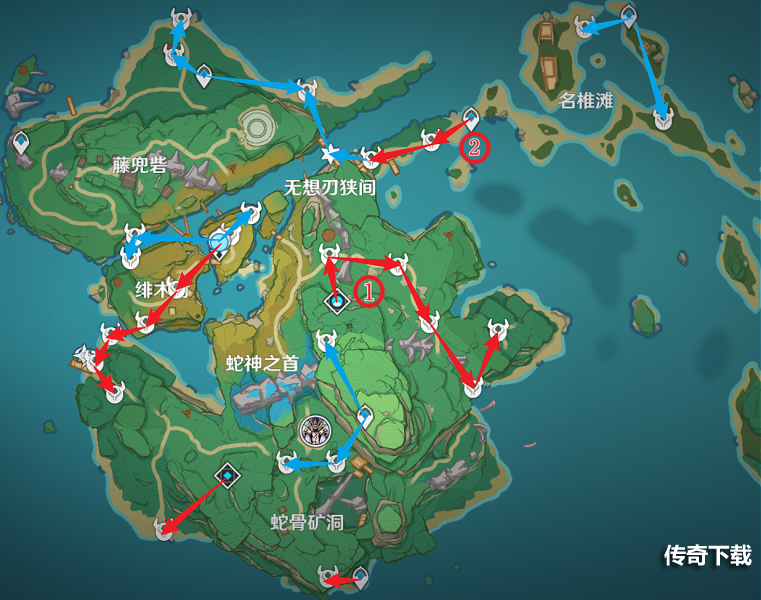Select the teleport waypoint north of 藤兜砦

(203, 75)
